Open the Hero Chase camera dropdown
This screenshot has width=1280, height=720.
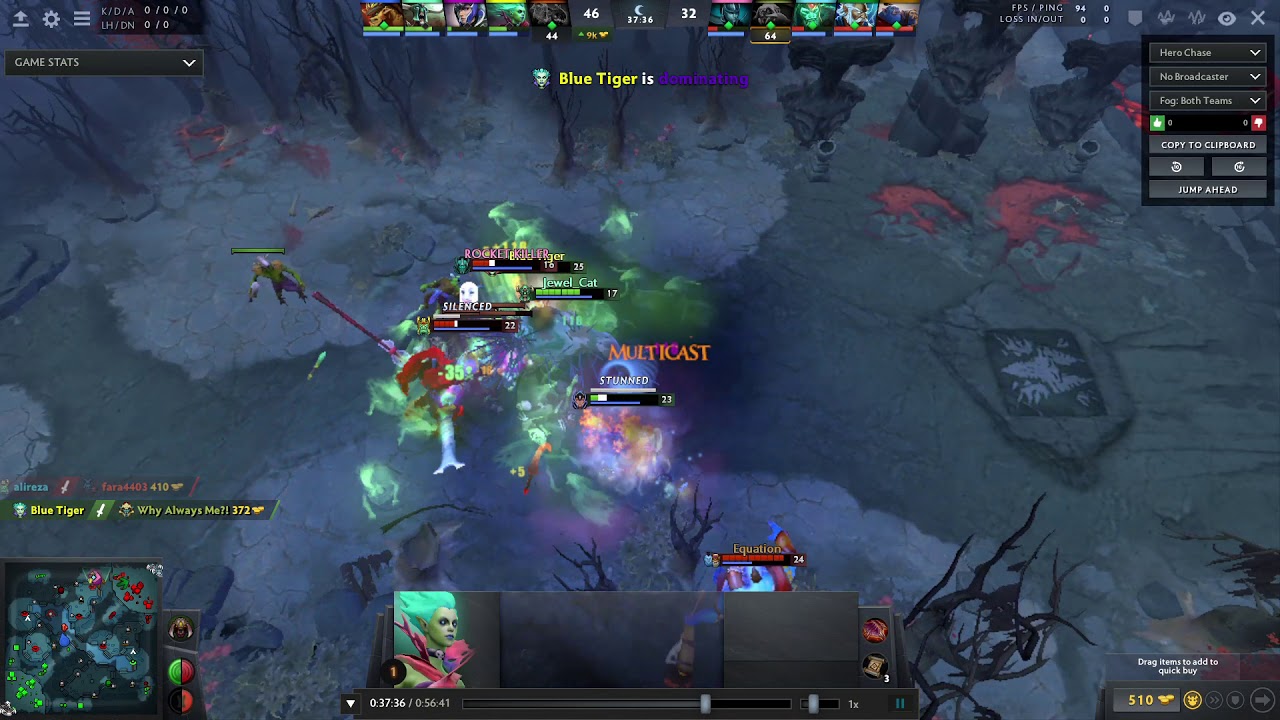coord(1208,52)
